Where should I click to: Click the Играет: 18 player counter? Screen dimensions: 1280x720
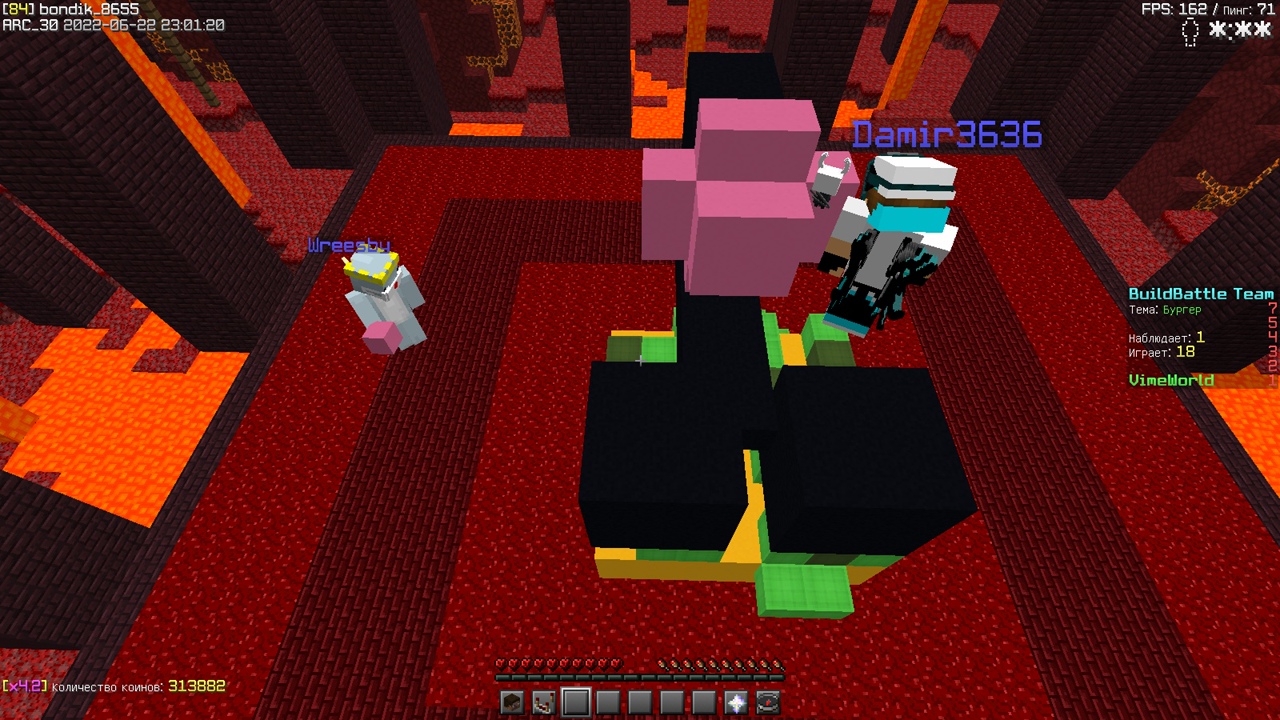(x=1164, y=351)
